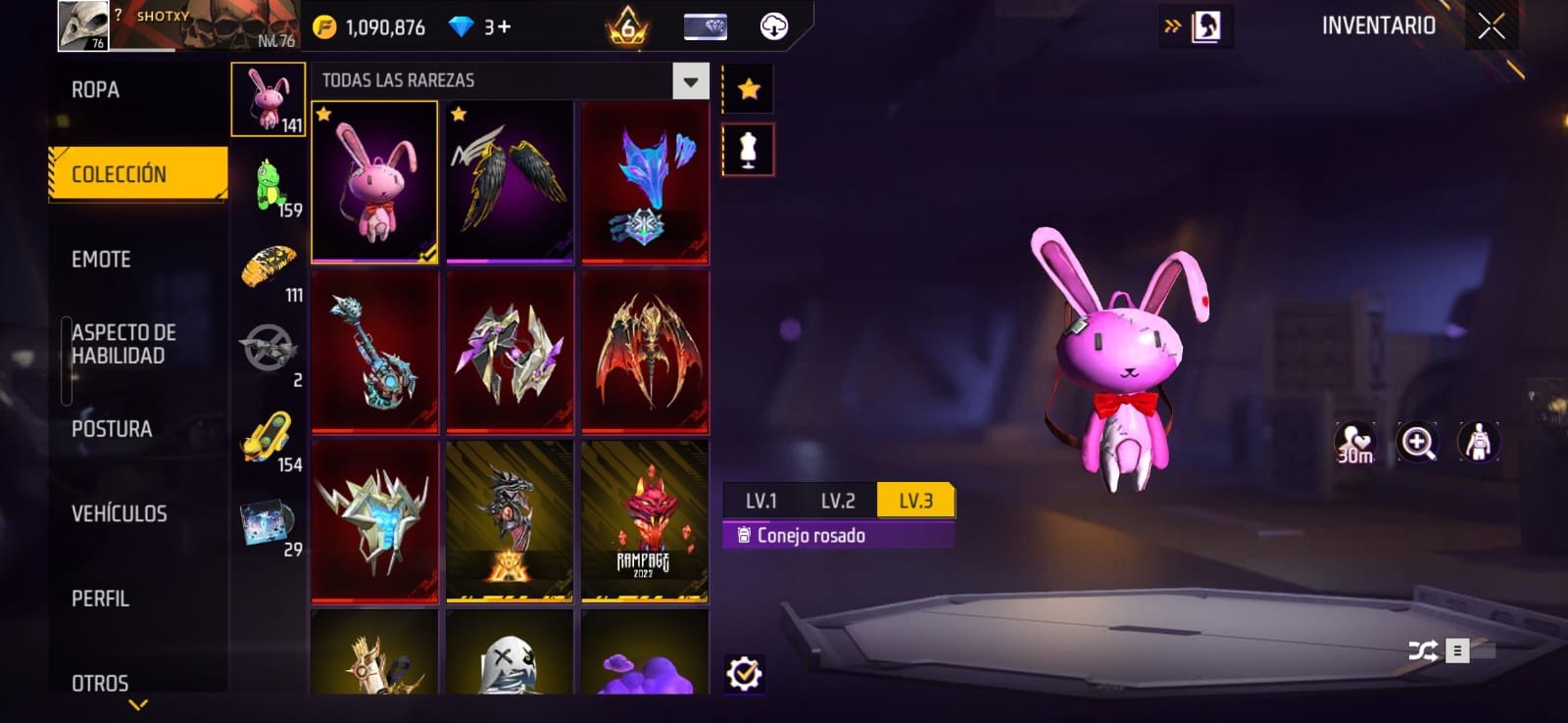Close the inventory screen
Image resolution: width=1568 pixels, height=723 pixels.
coord(1492,27)
